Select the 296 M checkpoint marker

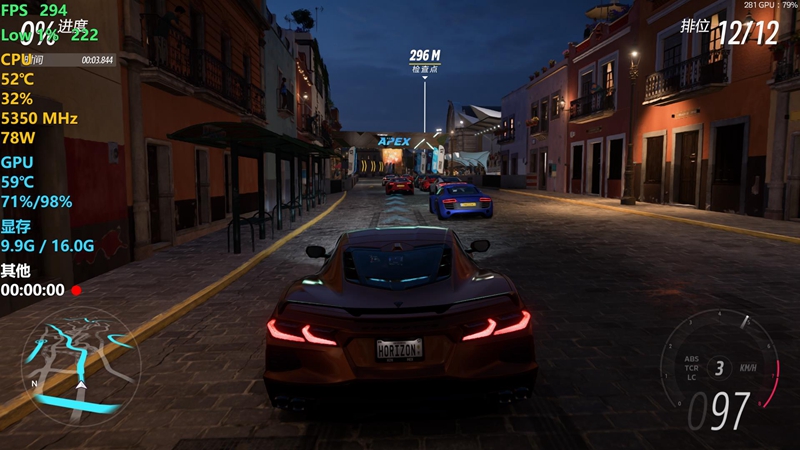point(425,59)
